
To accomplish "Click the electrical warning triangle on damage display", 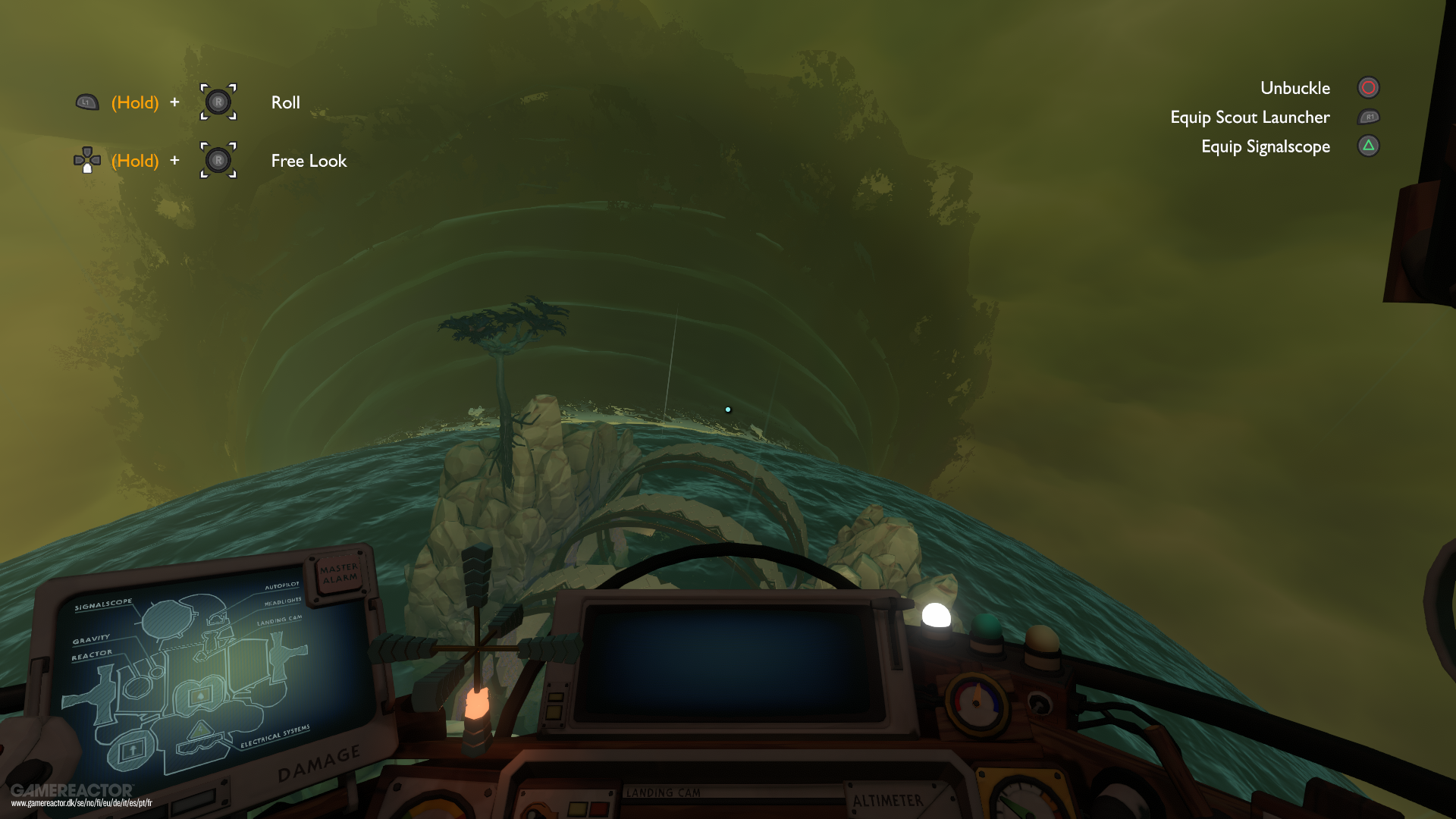I will [201, 730].
